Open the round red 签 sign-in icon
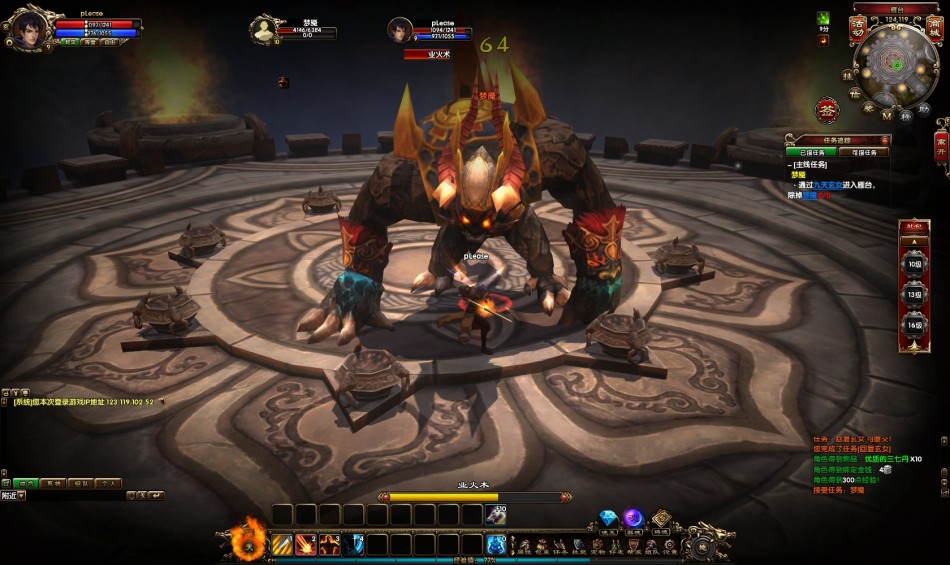 (827, 110)
